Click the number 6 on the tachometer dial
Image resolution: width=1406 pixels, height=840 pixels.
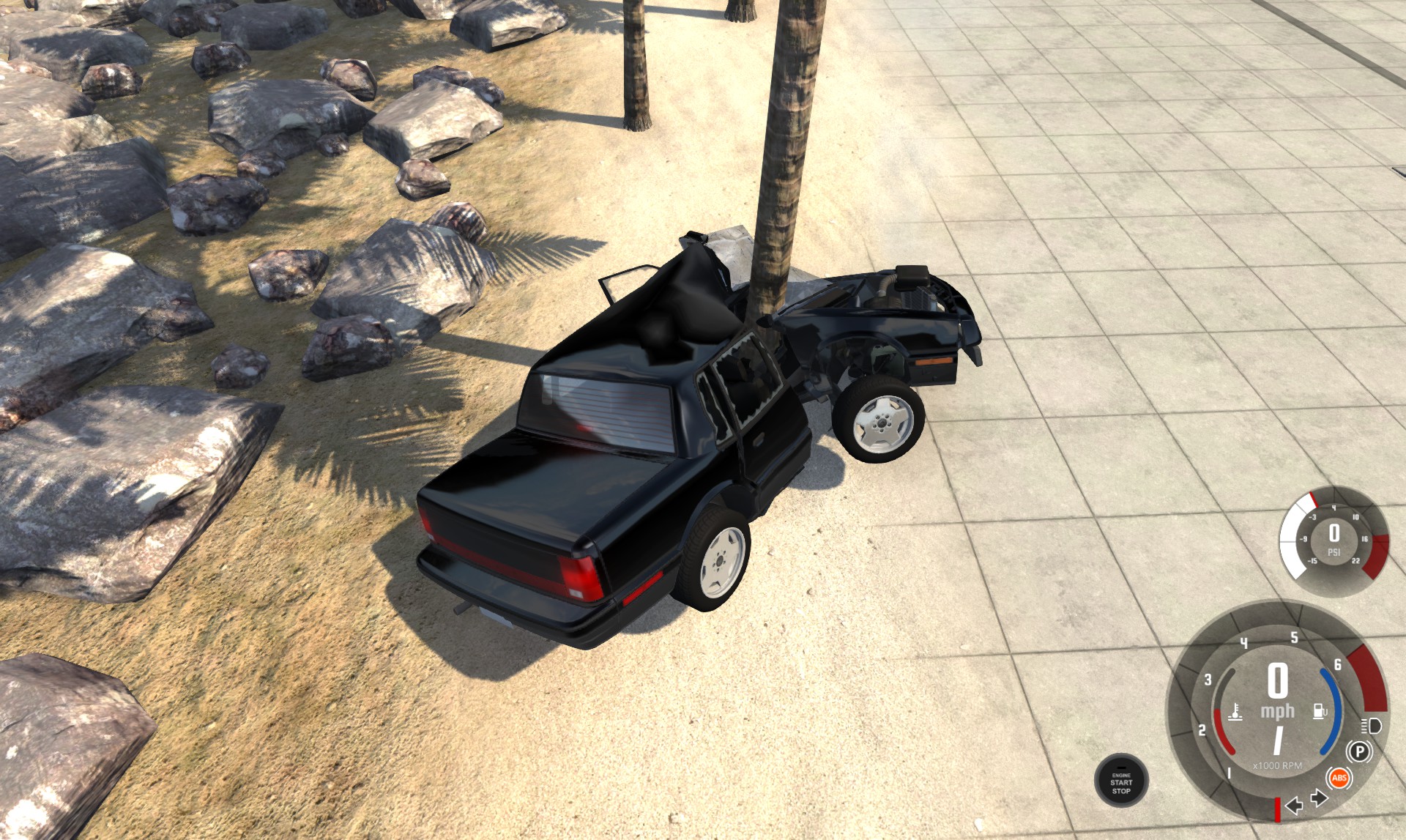coord(1337,664)
